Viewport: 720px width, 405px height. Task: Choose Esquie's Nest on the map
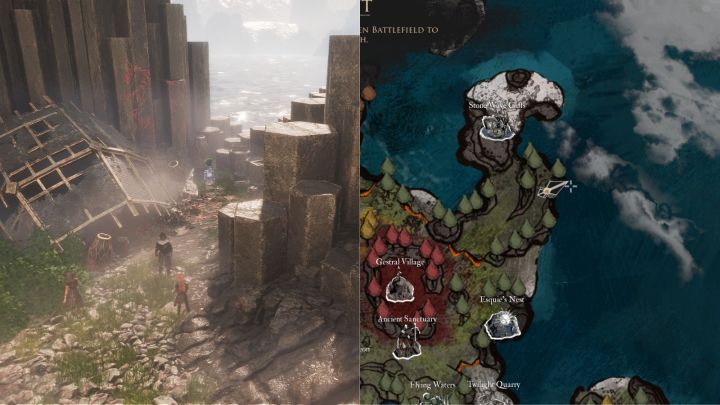(x=500, y=324)
